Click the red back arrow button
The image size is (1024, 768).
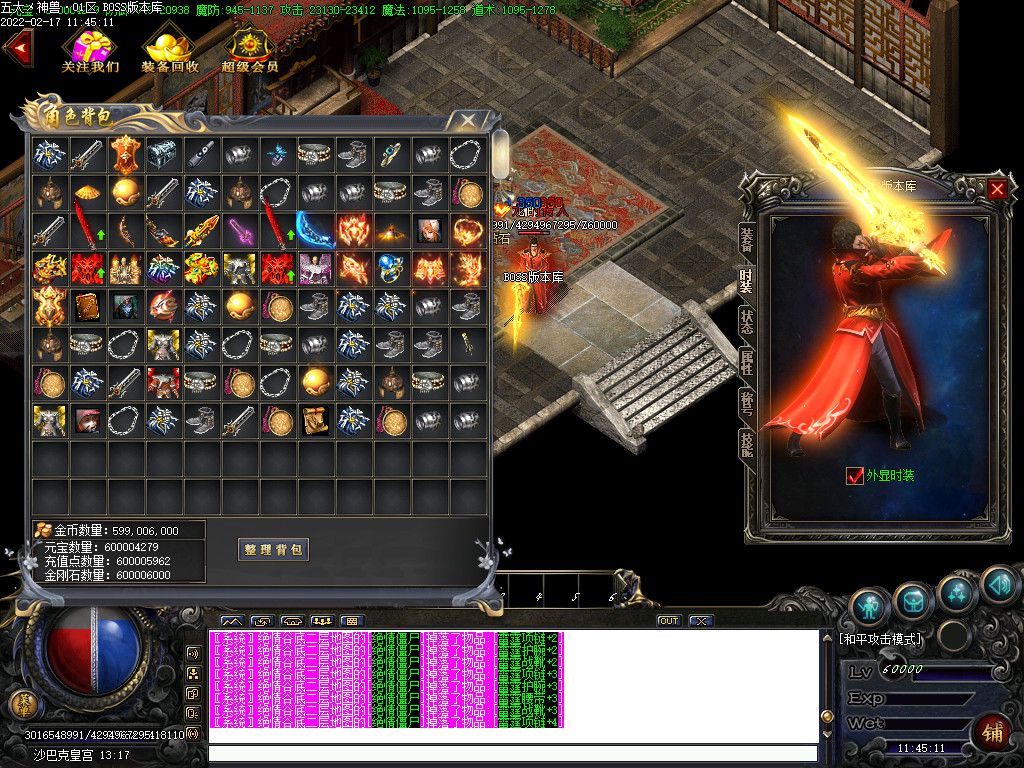17,49
